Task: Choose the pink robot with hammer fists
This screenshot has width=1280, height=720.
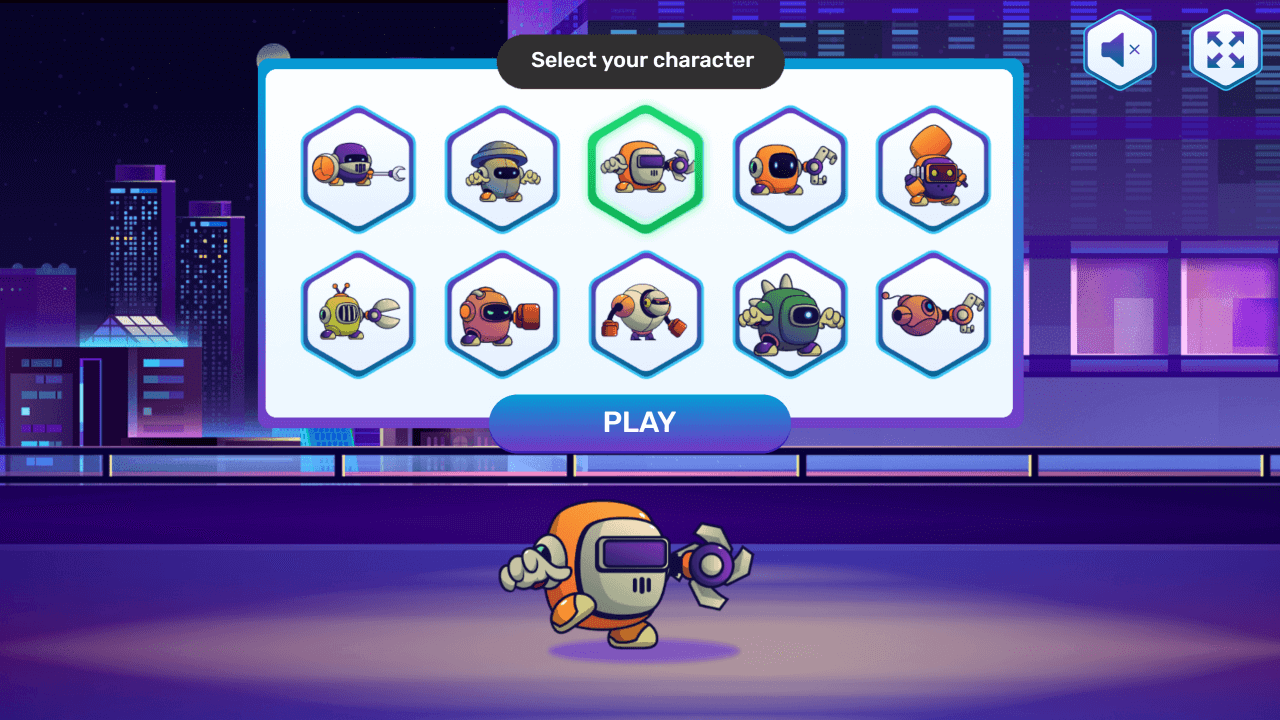Action: [502, 315]
